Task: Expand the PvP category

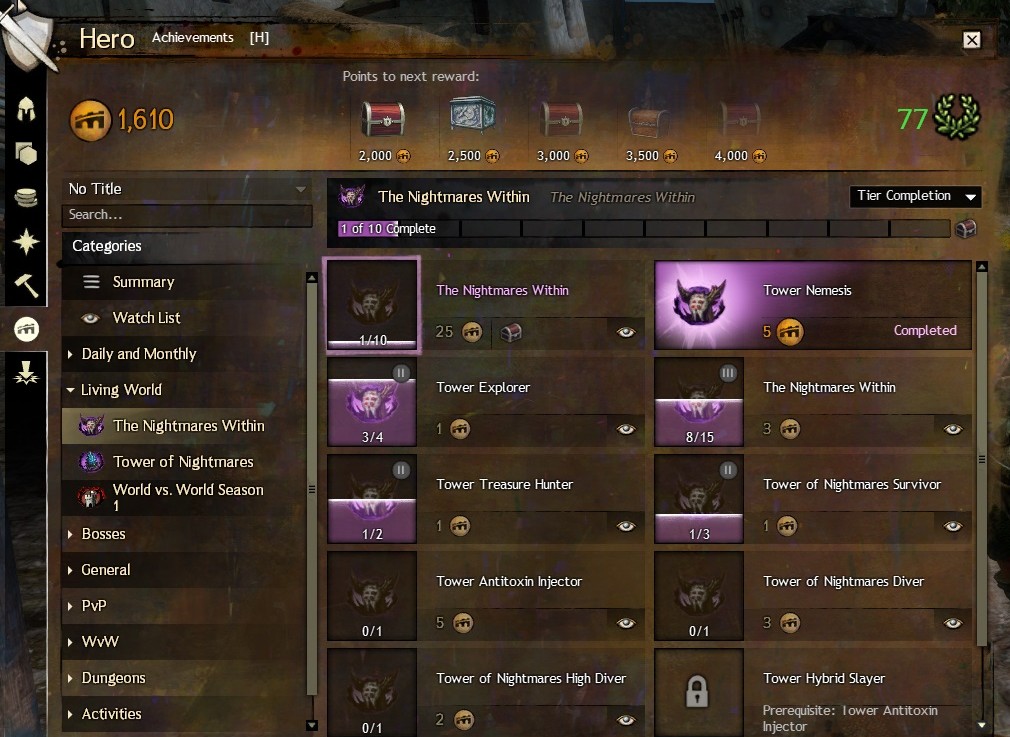Action: 94,606
